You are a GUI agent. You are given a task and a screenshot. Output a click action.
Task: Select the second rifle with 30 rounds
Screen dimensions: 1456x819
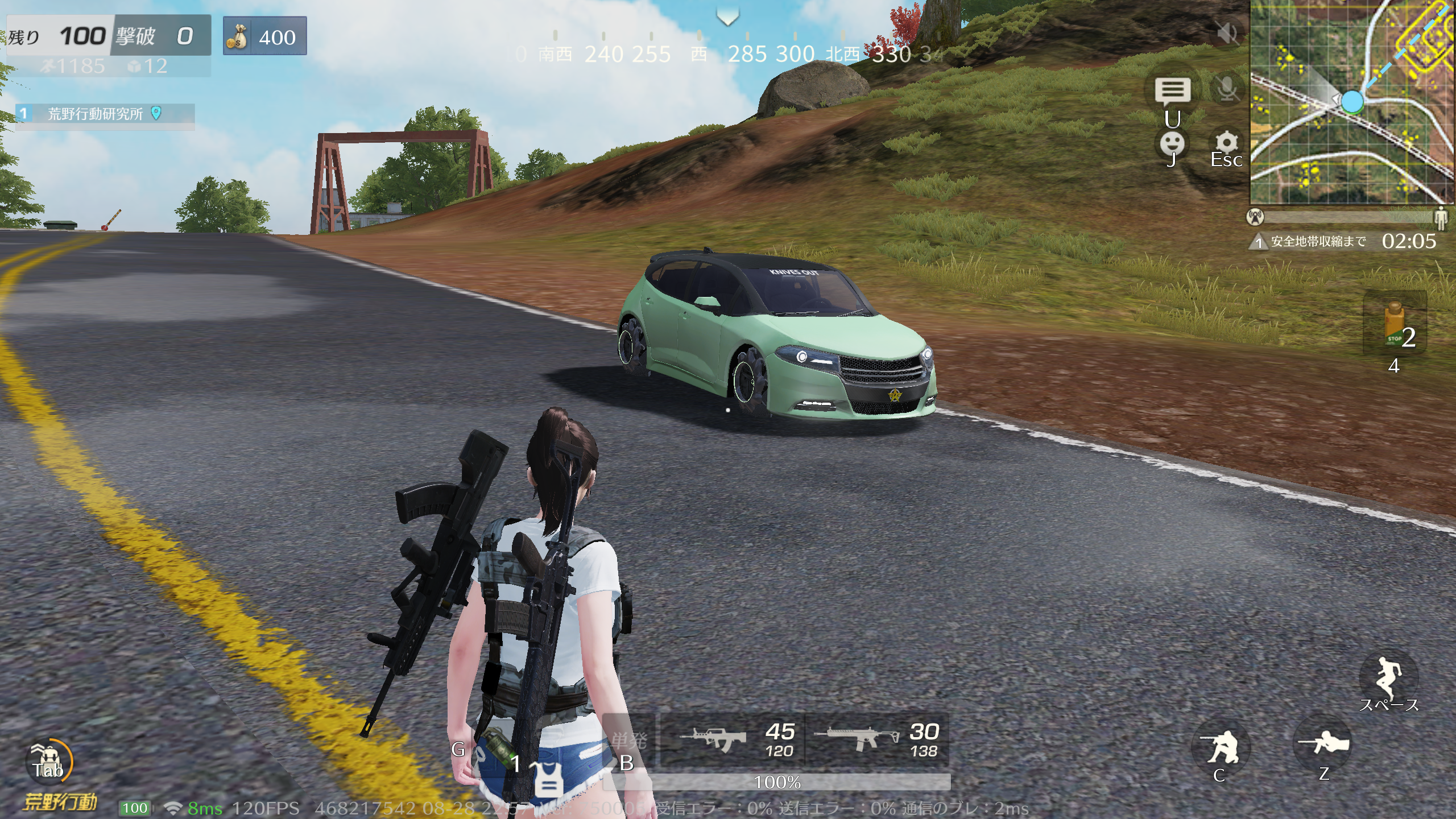877,741
